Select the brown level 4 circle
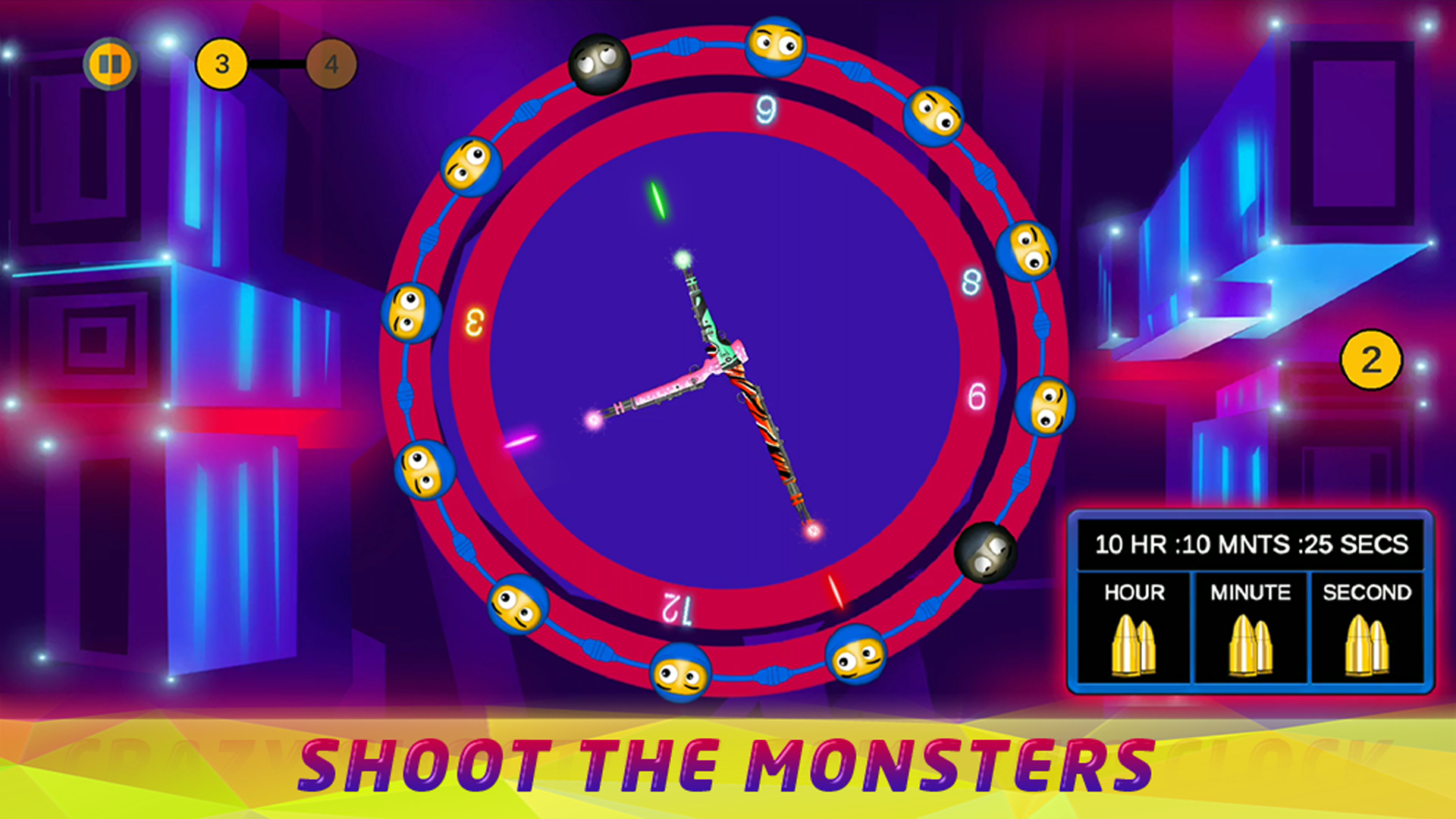Viewport: 1456px width, 819px height. click(331, 64)
